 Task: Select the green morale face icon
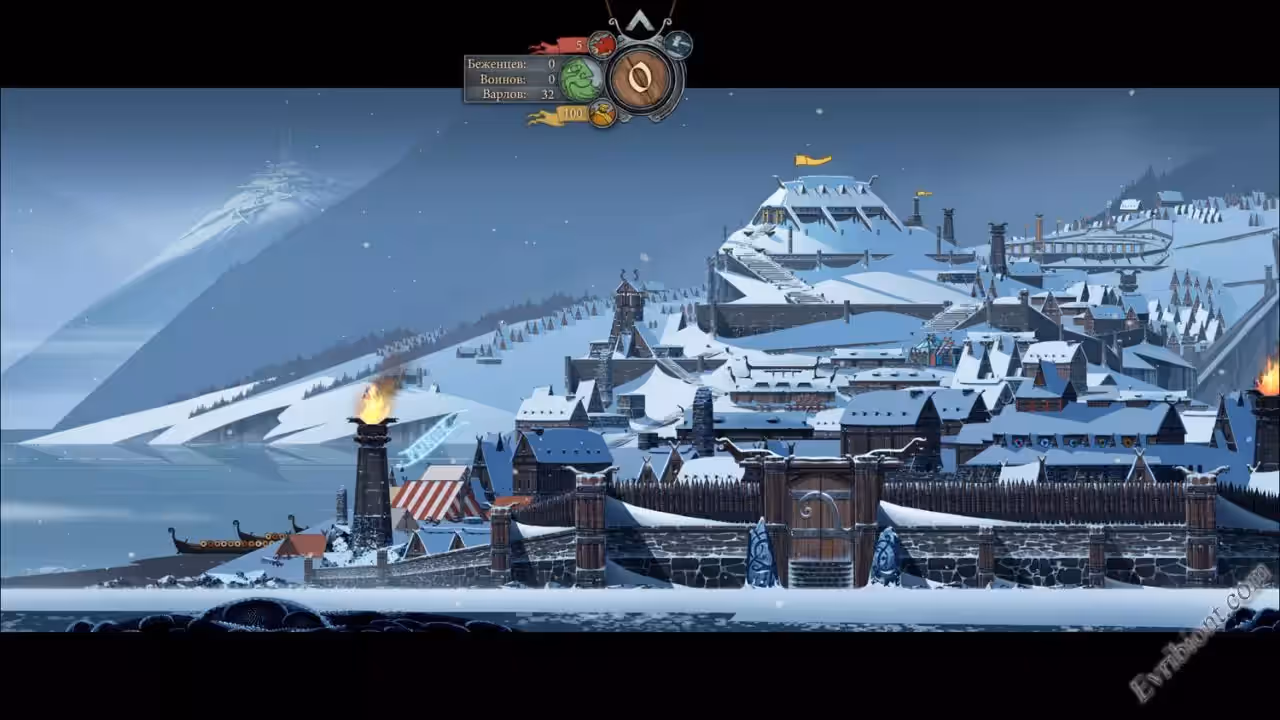pos(580,79)
